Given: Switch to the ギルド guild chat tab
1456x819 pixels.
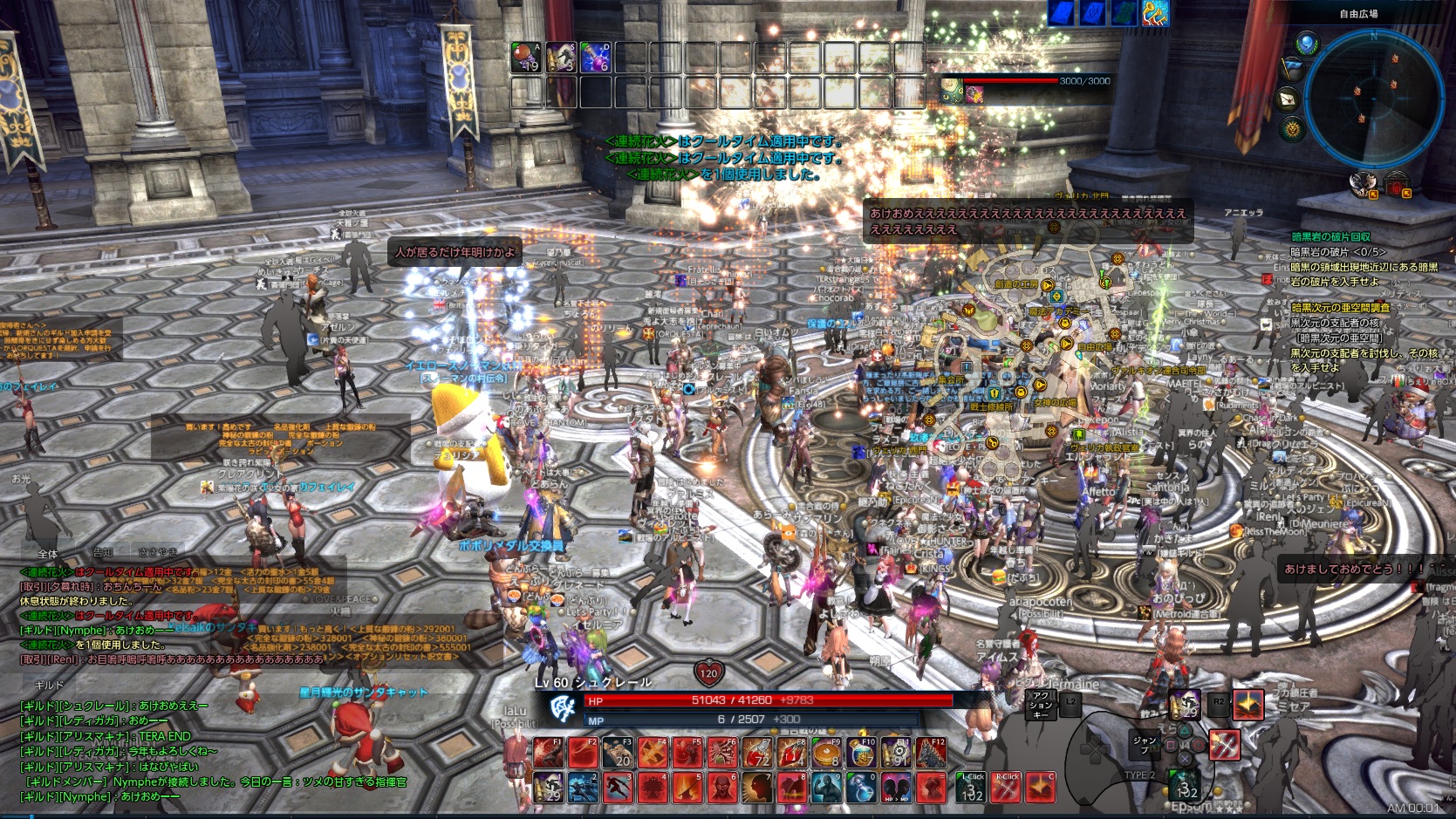Looking at the screenshot, I should pos(48,686).
